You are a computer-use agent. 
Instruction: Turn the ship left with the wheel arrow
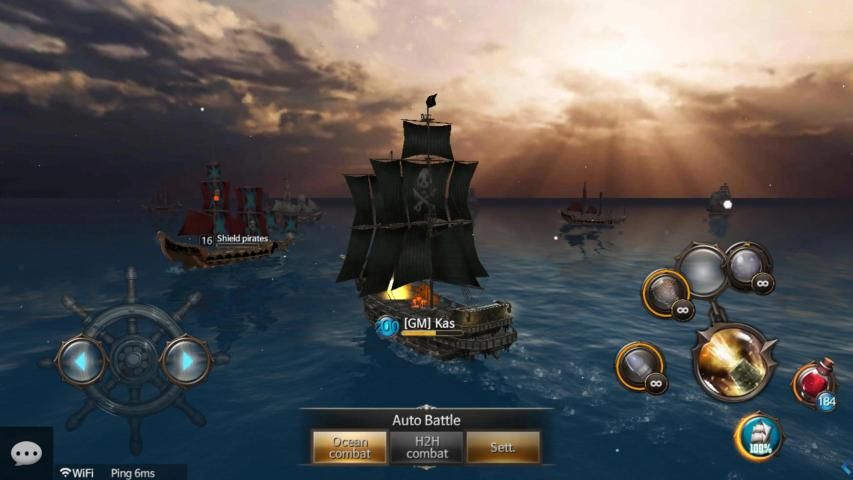[80, 360]
